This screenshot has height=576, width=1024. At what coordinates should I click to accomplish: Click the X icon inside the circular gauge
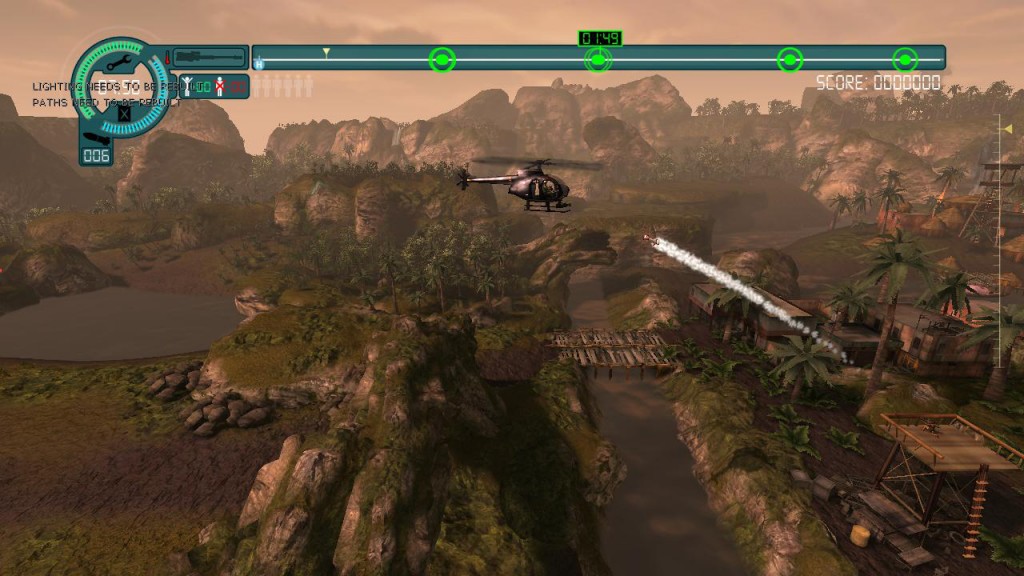(x=124, y=112)
